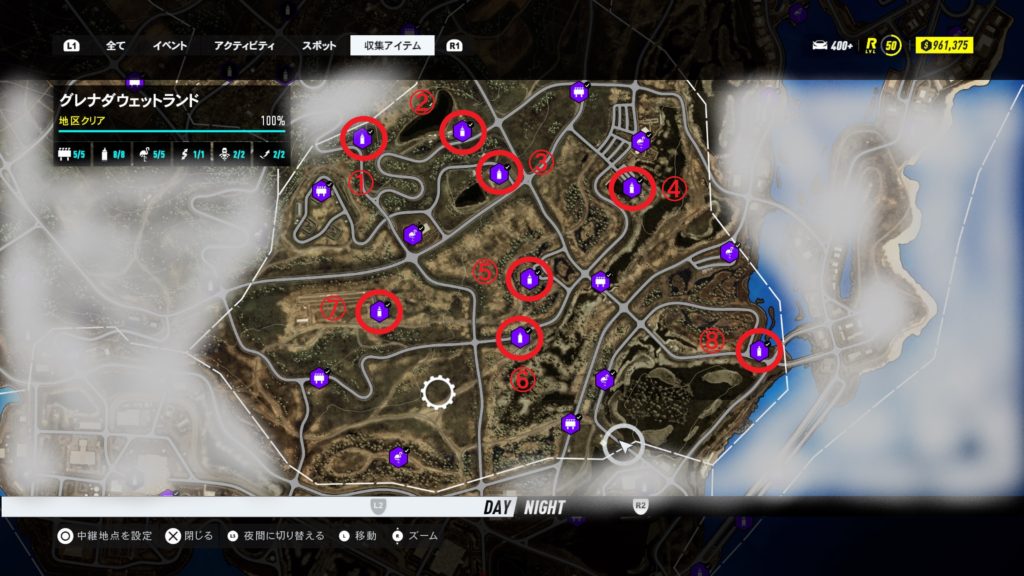Select the circled collectible marker labeled ⑦
This screenshot has width=1024, height=576.
pos(379,311)
